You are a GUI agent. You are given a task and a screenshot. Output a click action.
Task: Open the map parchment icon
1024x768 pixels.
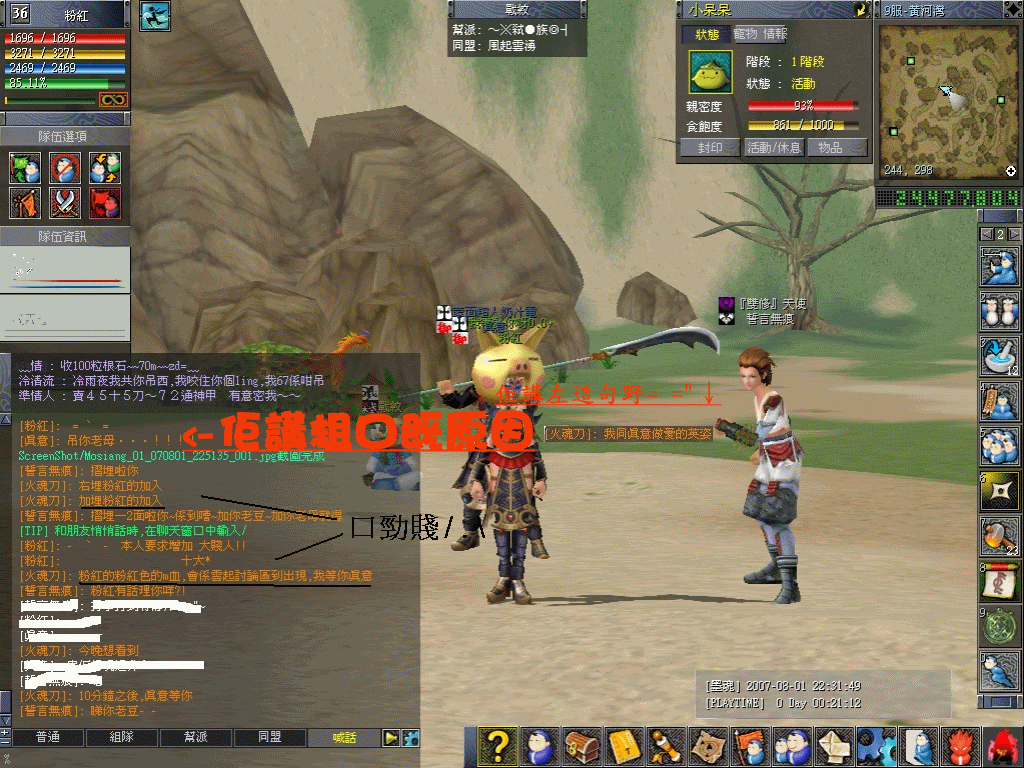[711, 746]
